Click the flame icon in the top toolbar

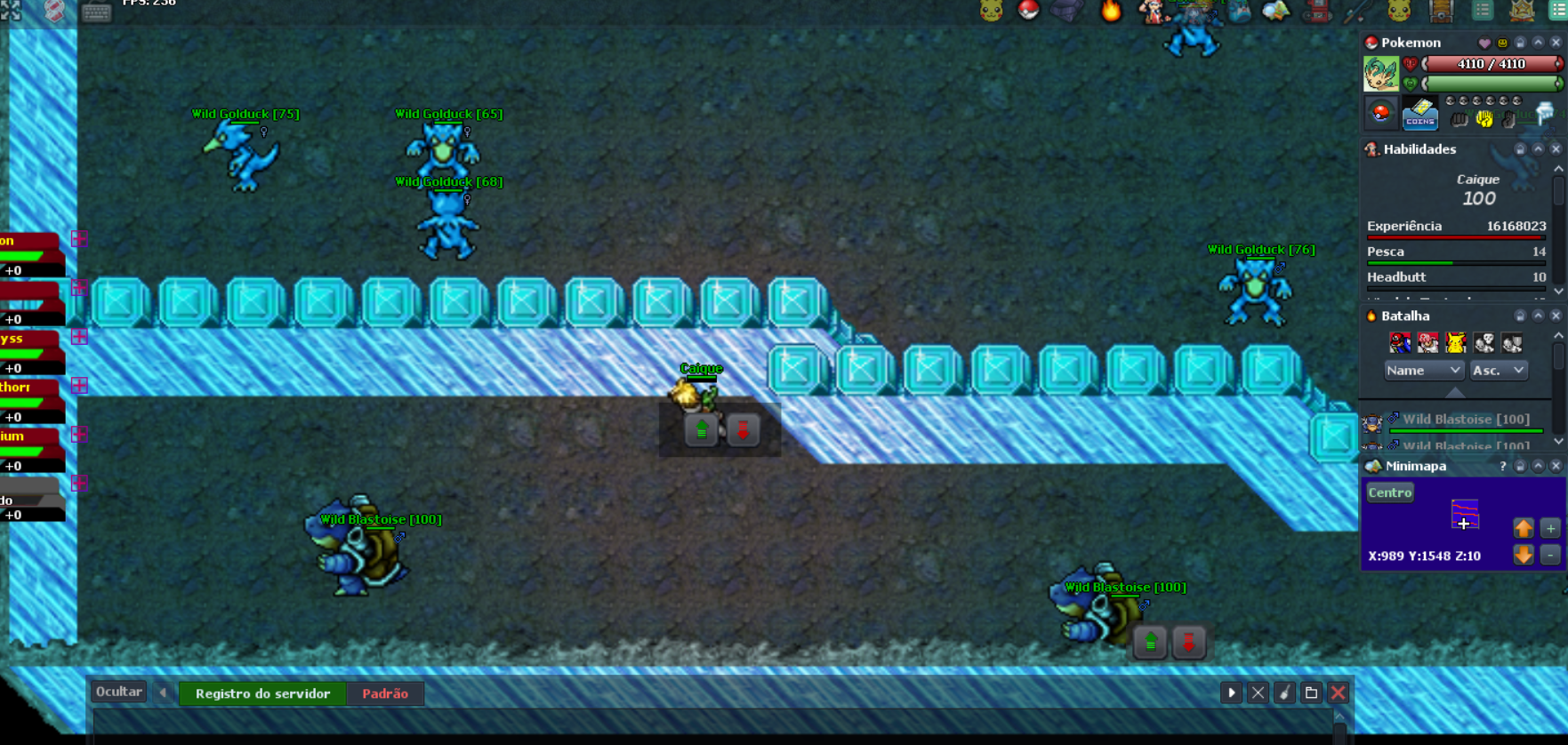[1110, 12]
